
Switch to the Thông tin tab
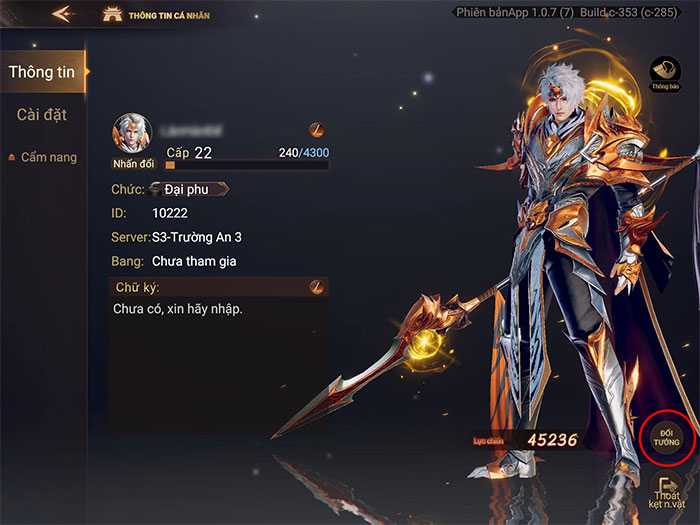pos(43,72)
